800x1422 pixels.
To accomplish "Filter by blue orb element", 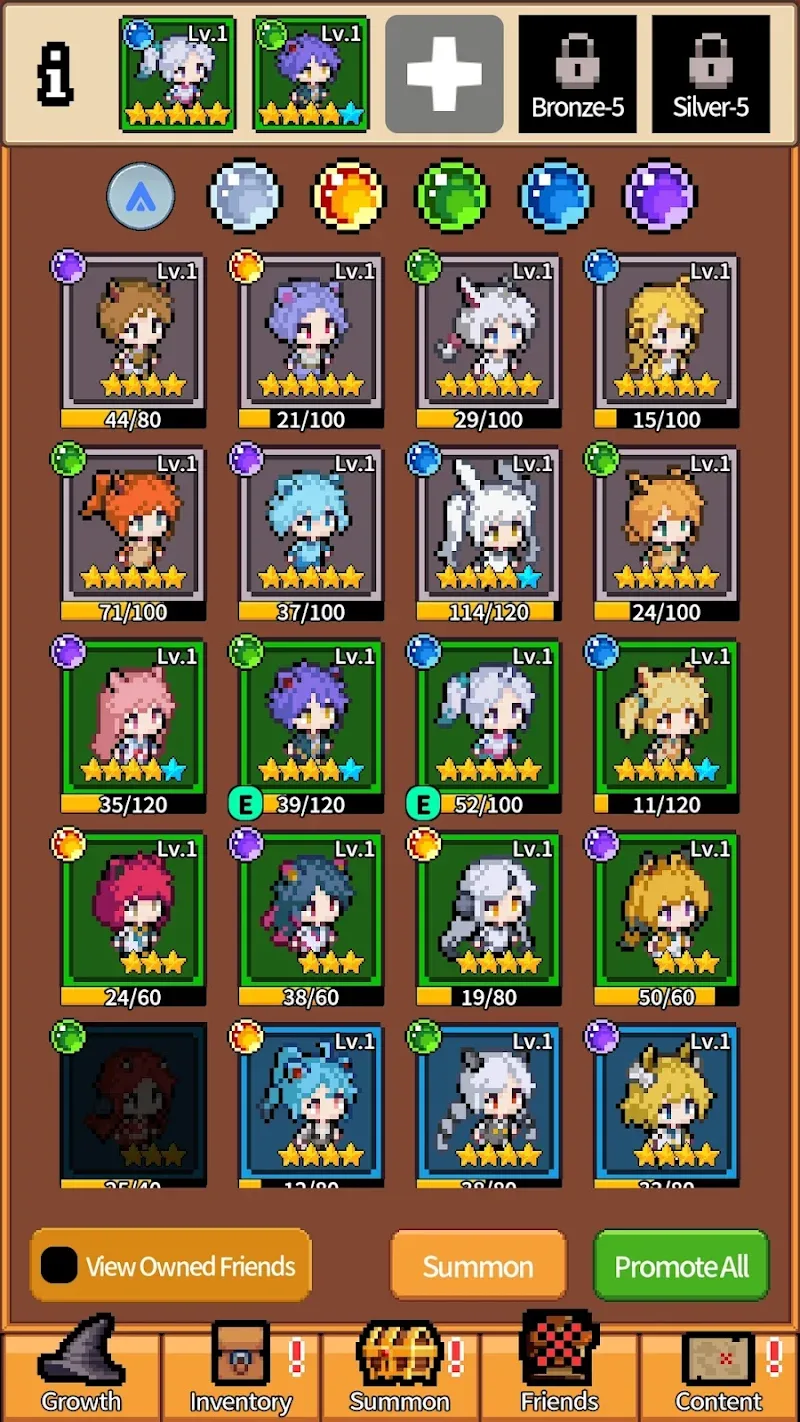I will (556, 196).
